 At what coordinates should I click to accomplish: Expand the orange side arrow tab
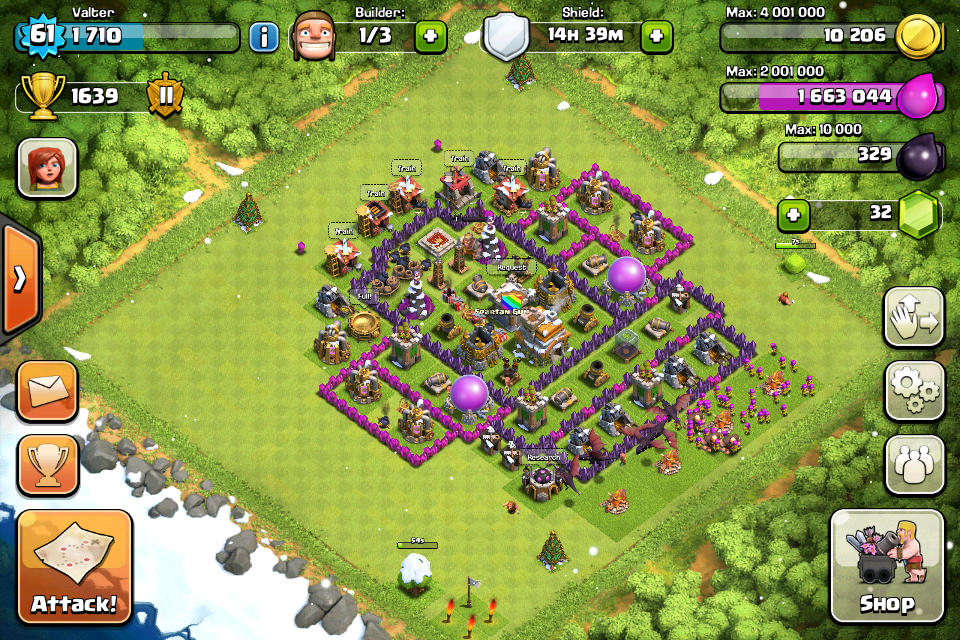coord(19,279)
